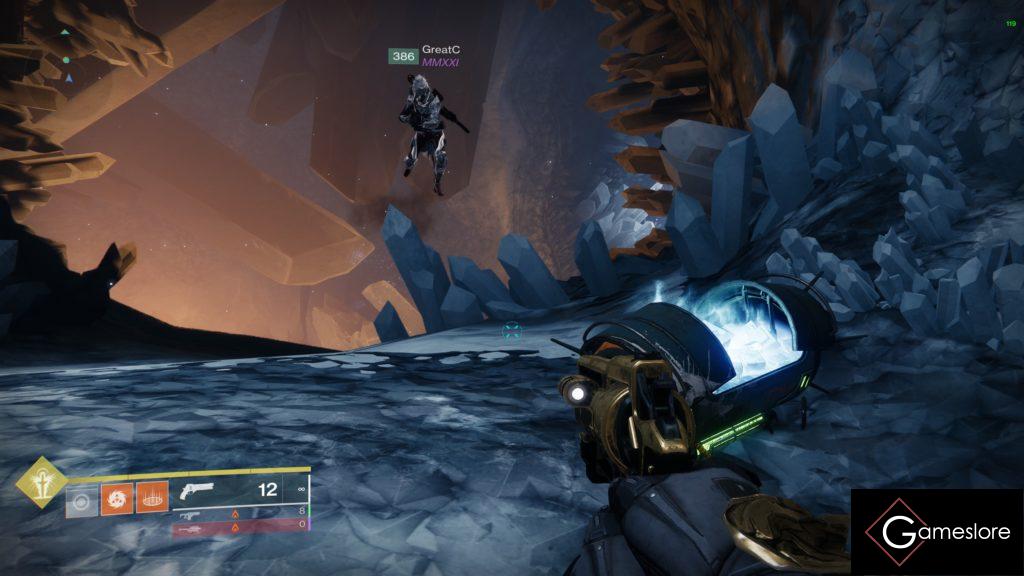
Task: Click the Gameslore watermark logo
Action: tap(937, 532)
